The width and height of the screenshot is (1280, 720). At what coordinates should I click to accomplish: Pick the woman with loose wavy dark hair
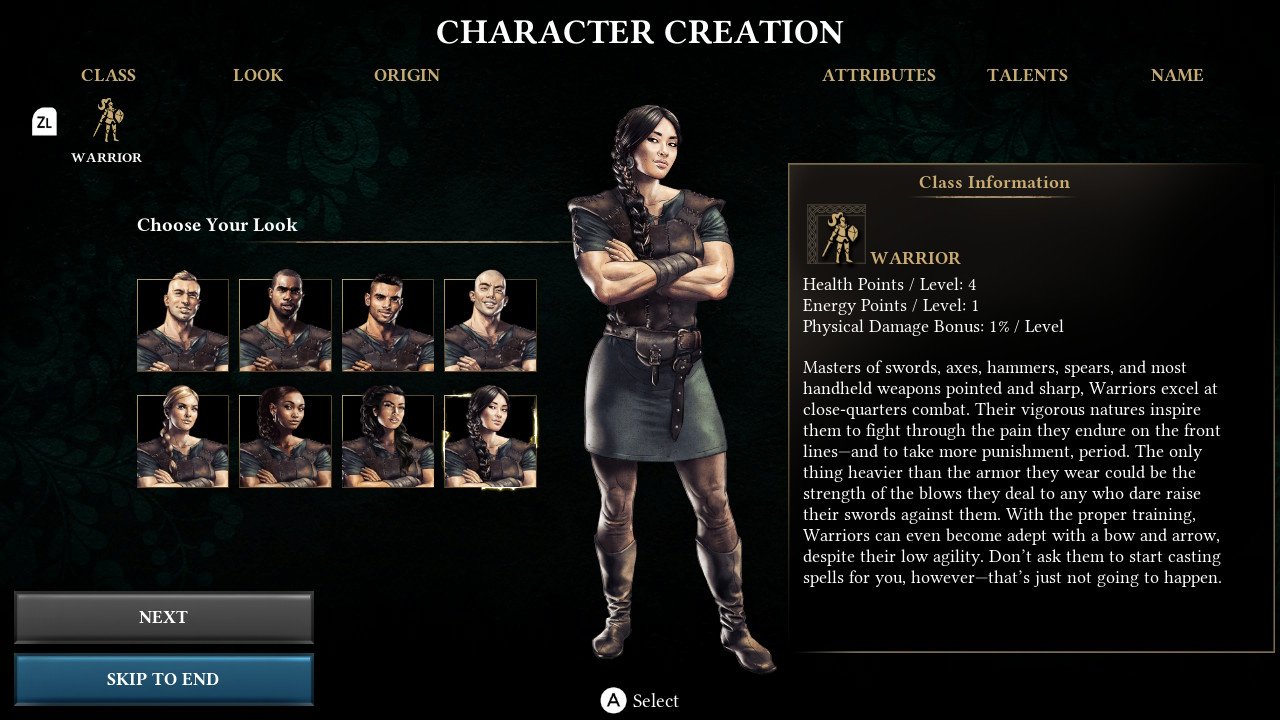coord(388,441)
